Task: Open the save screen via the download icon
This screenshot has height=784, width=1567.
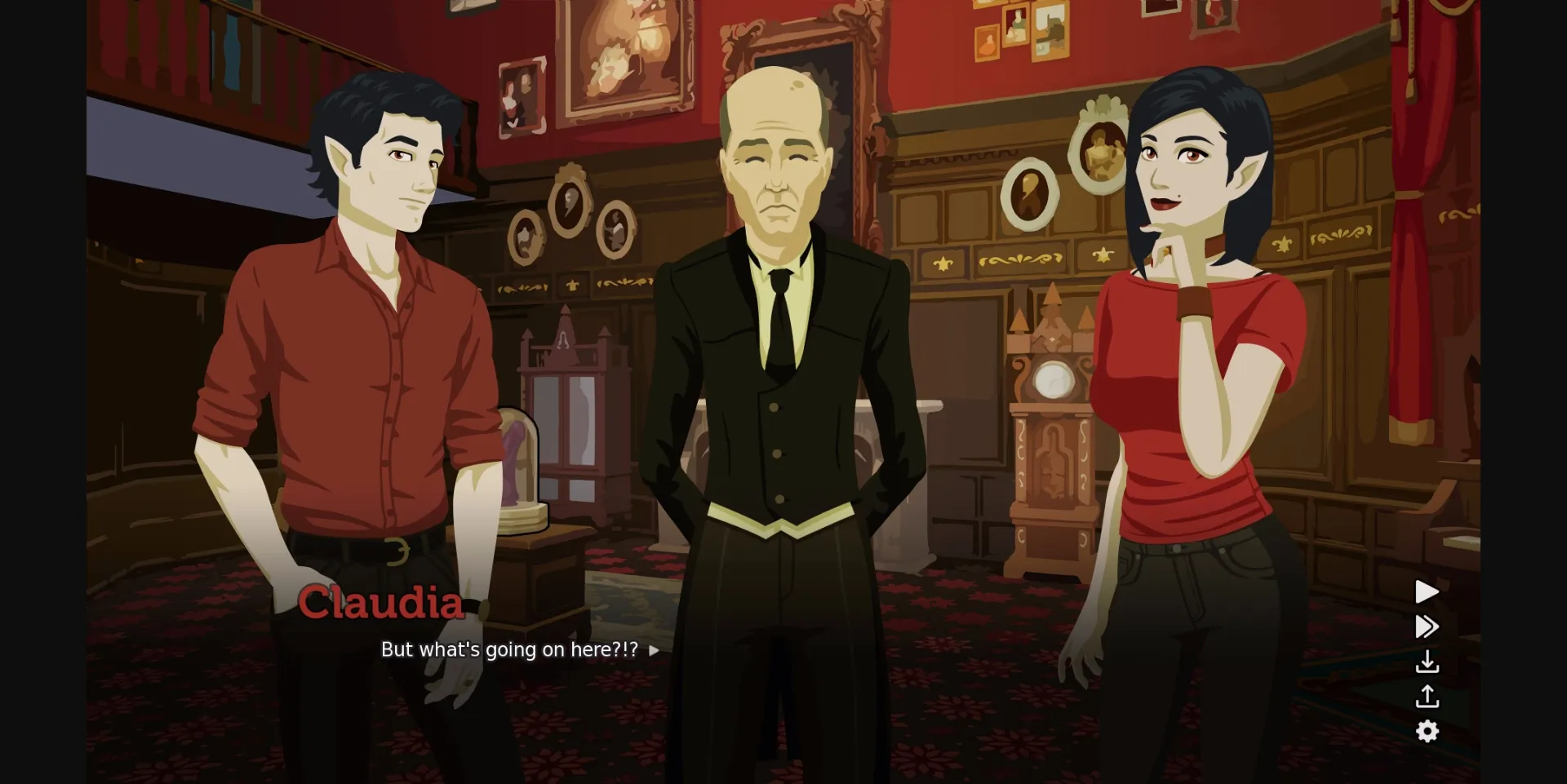Action: pos(1428,662)
